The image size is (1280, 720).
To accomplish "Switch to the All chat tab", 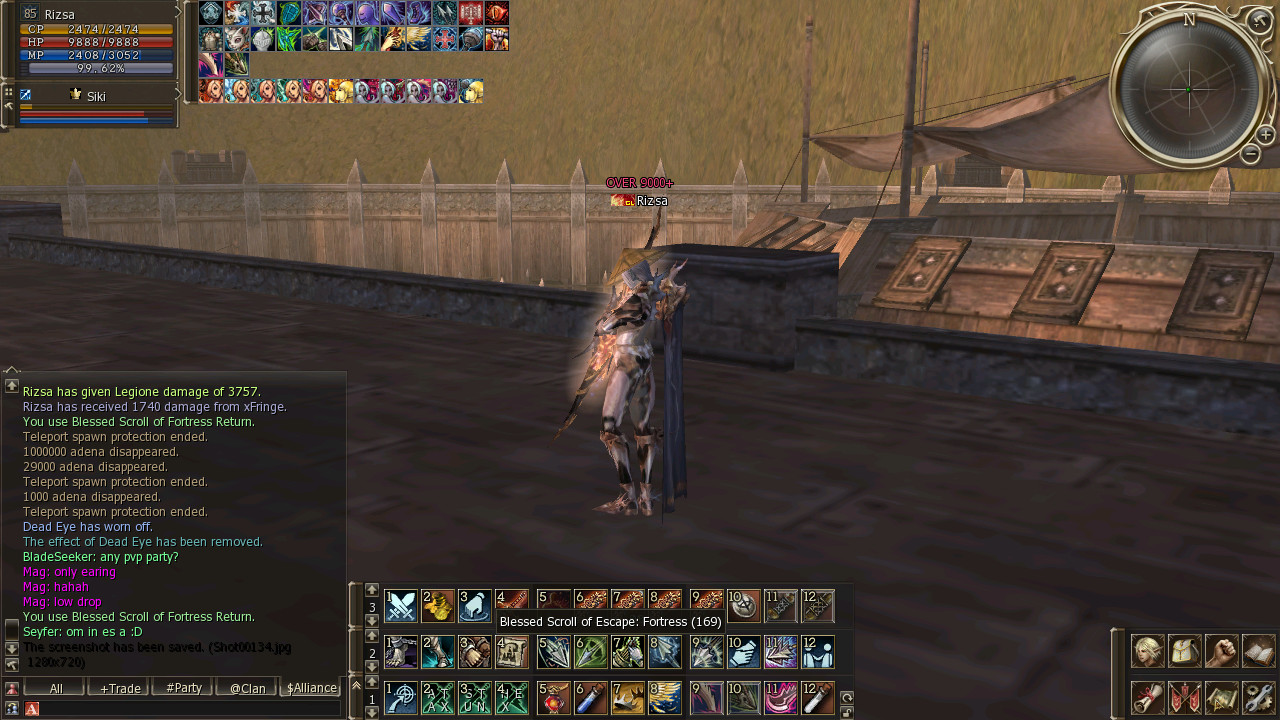I will 55,688.
